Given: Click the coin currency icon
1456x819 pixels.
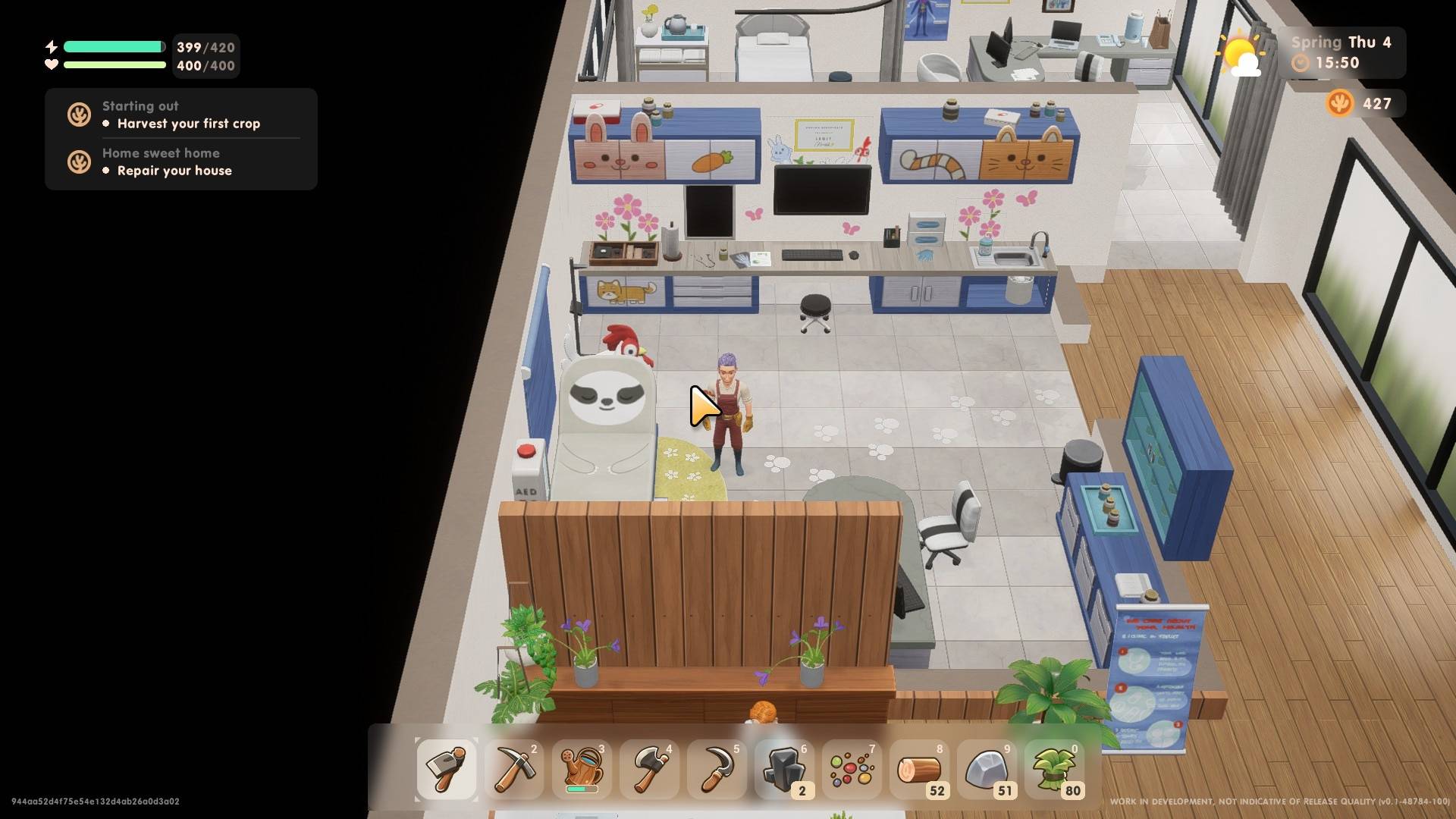Looking at the screenshot, I should pyautogui.click(x=1339, y=103).
